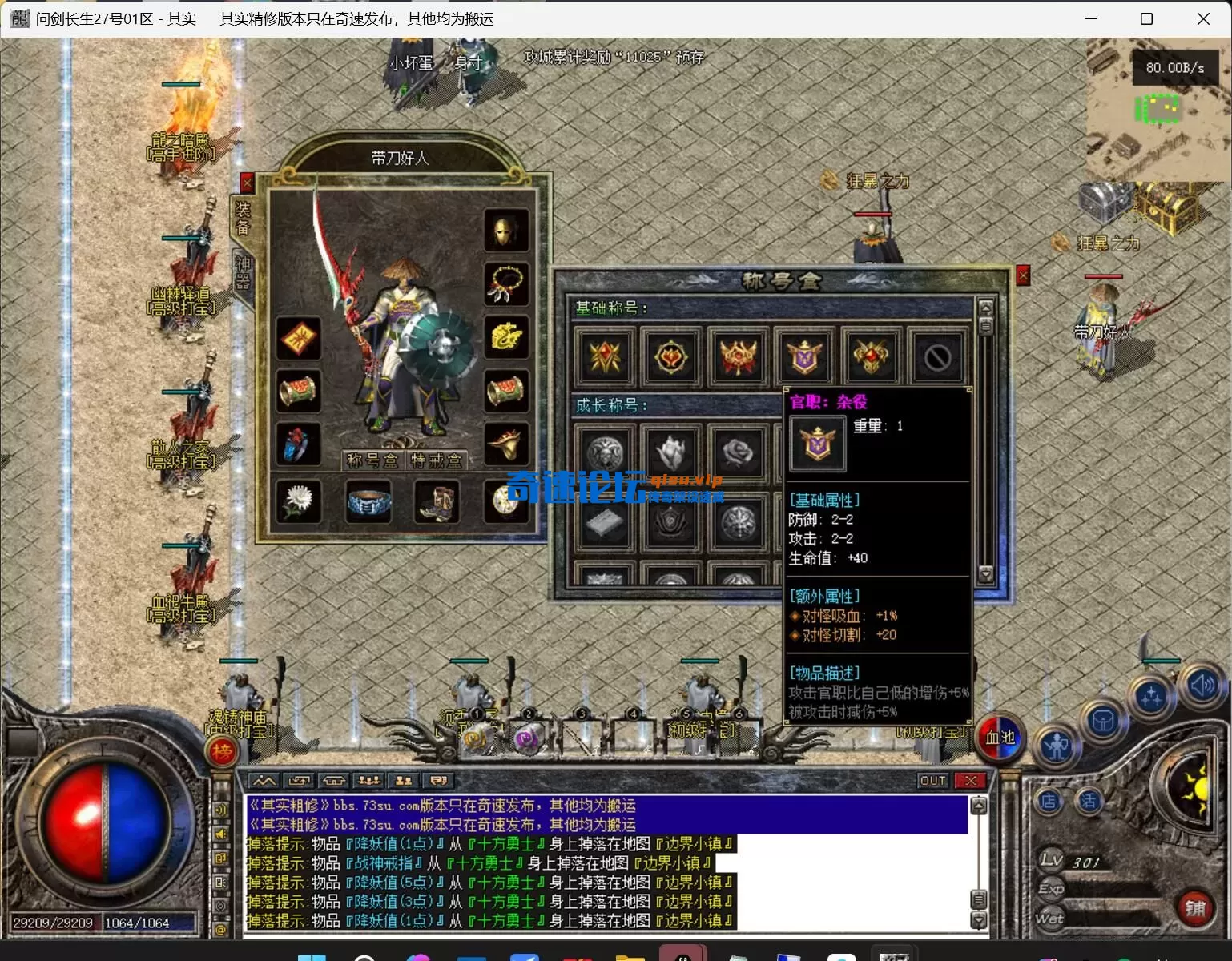The height and width of the screenshot is (961, 1232).
Task: Click the OUT button above chat
Action: pyautogui.click(x=933, y=781)
